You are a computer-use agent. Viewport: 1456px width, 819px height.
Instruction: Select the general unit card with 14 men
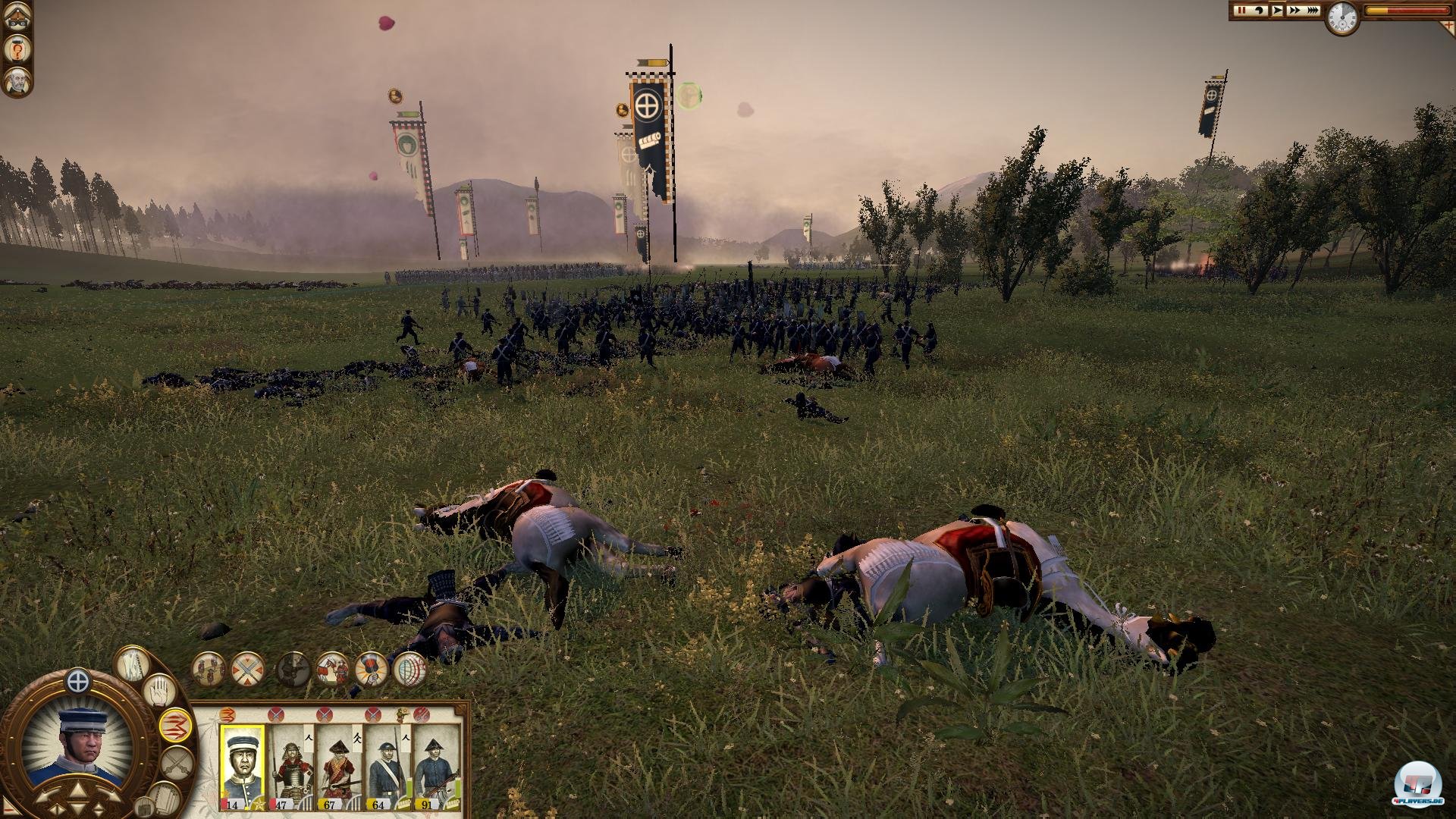coord(243,767)
